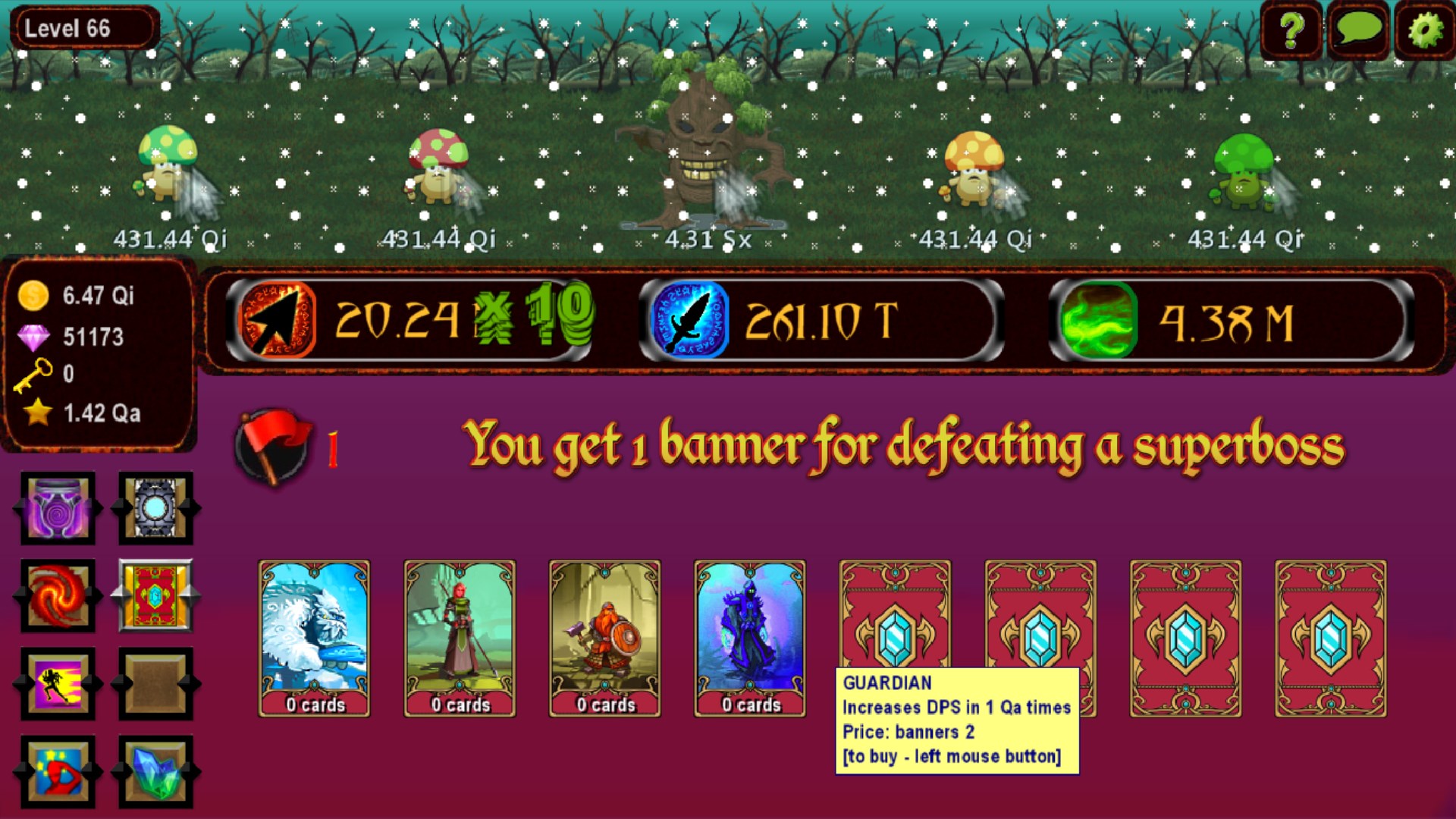Select the yeti card showing 0 cards

[x=313, y=637]
